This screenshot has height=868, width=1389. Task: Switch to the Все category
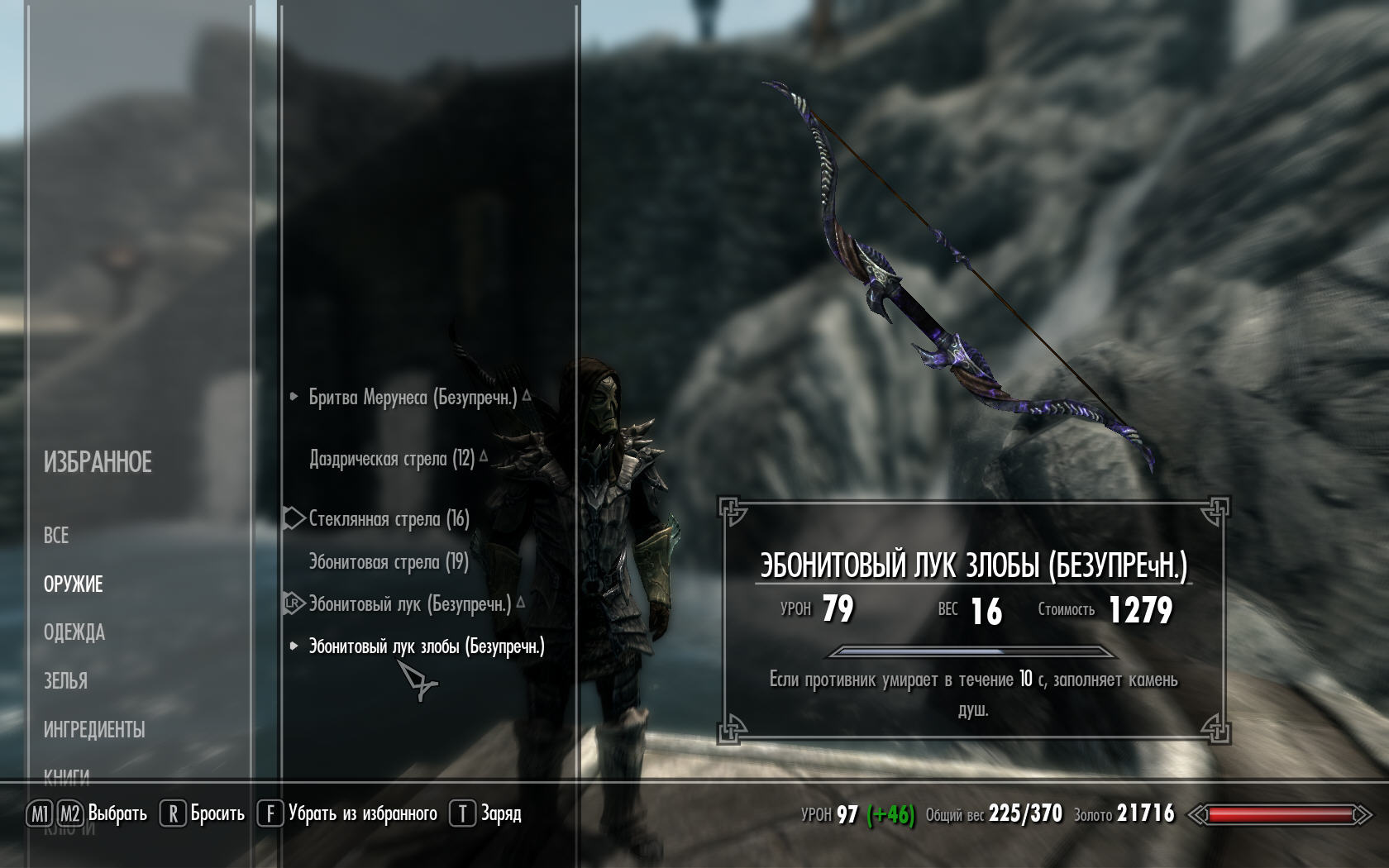pyautogui.click(x=56, y=536)
